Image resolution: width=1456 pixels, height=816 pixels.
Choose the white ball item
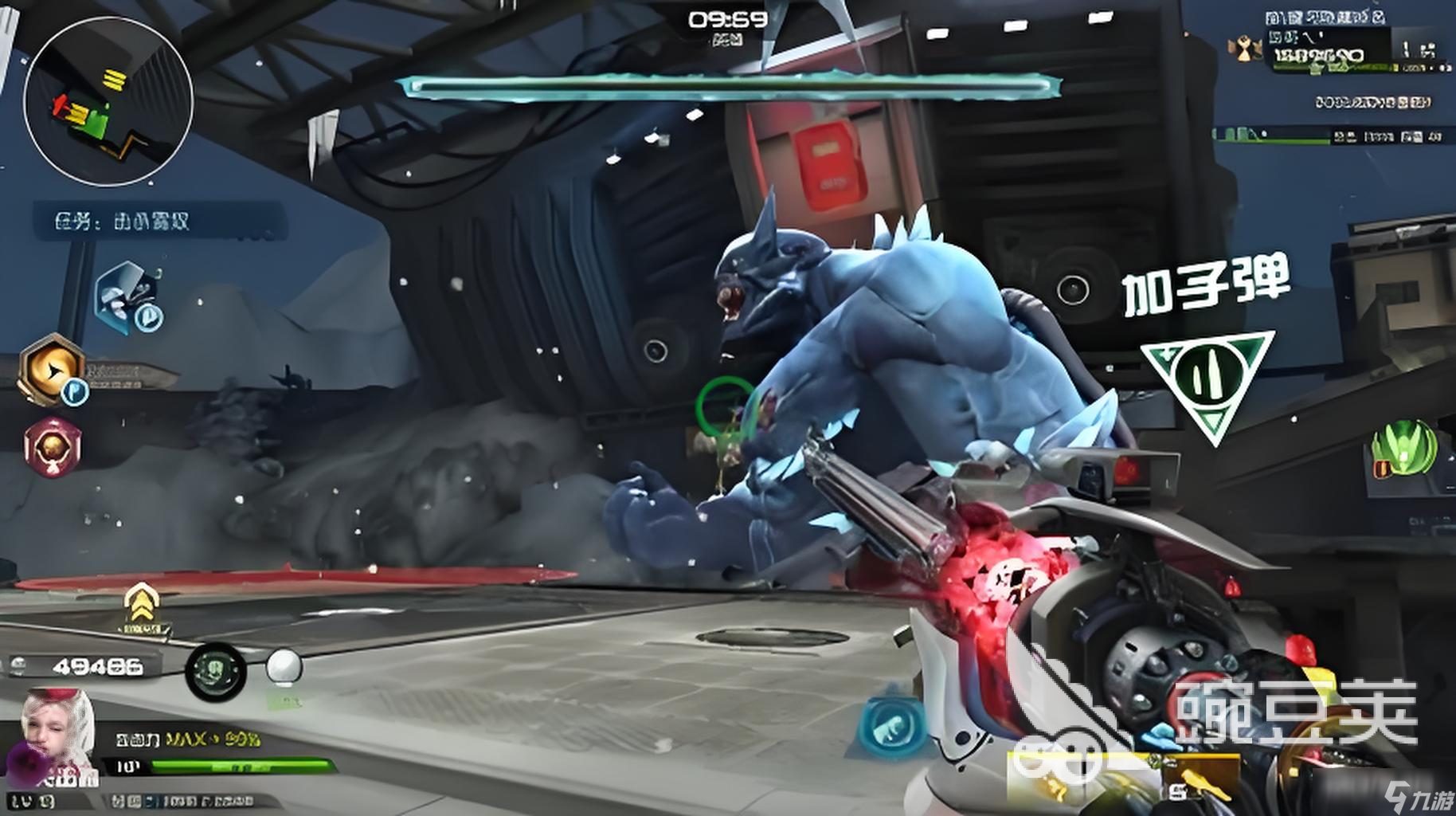(x=283, y=667)
